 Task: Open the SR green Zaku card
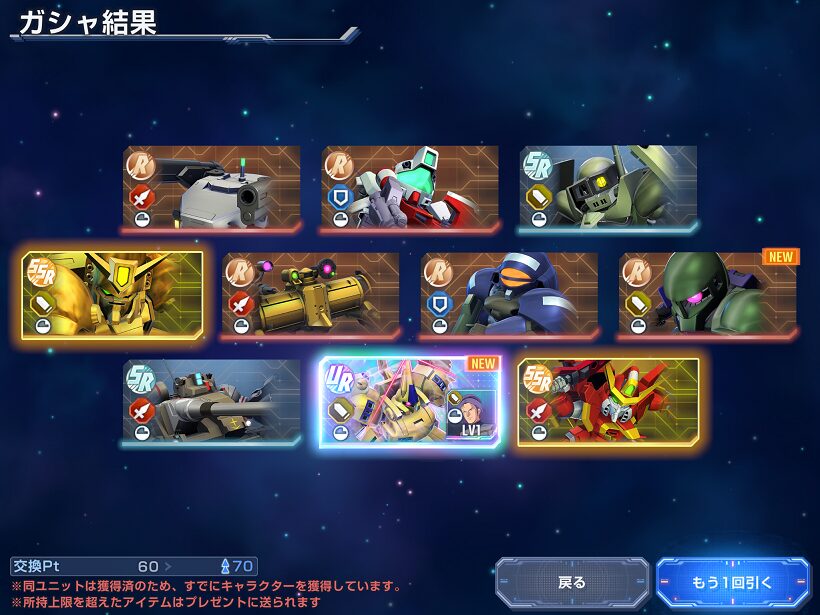pyautogui.click(x=608, y=189)
